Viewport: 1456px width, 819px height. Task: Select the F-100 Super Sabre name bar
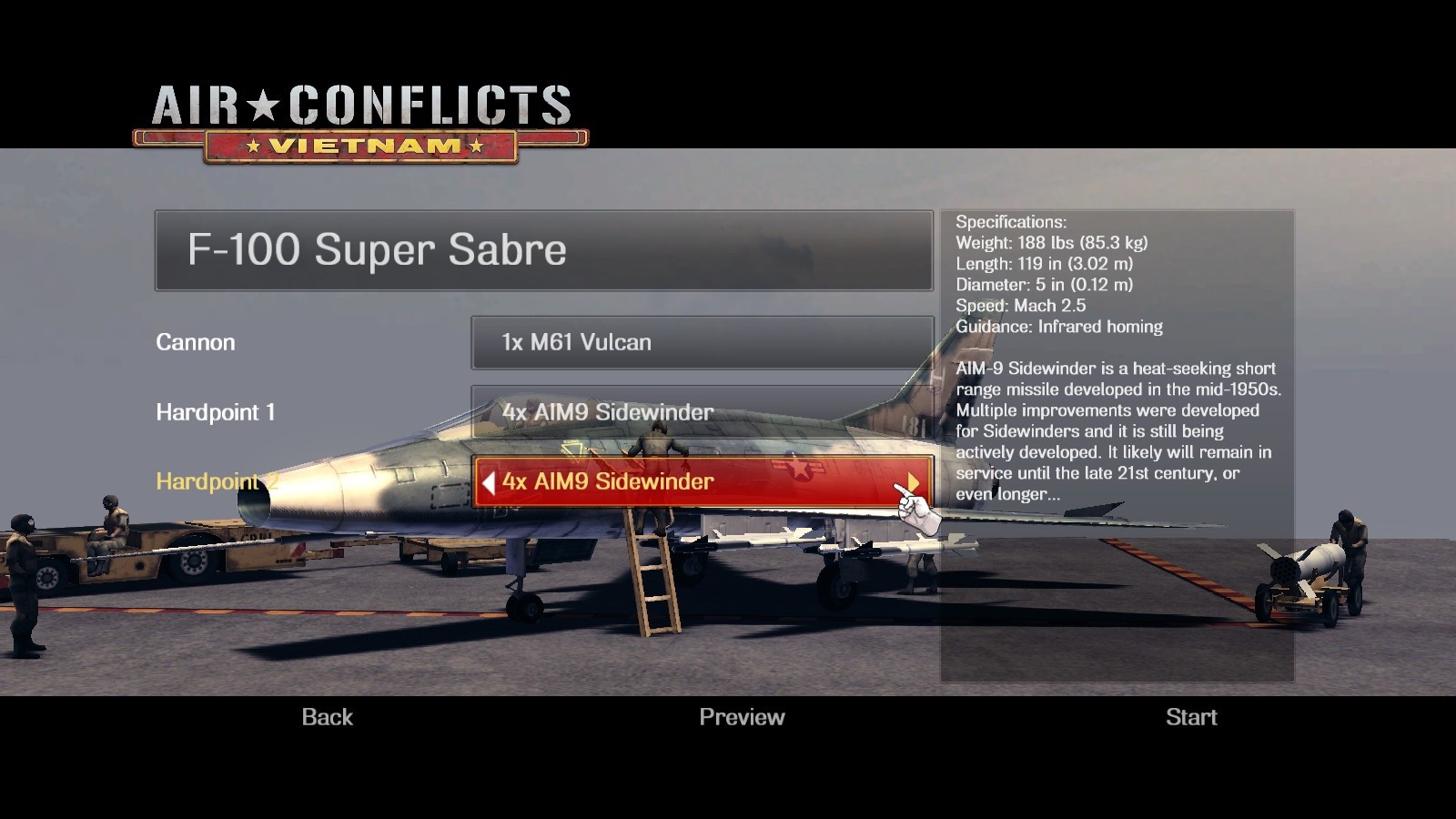[x=541, y=252]
